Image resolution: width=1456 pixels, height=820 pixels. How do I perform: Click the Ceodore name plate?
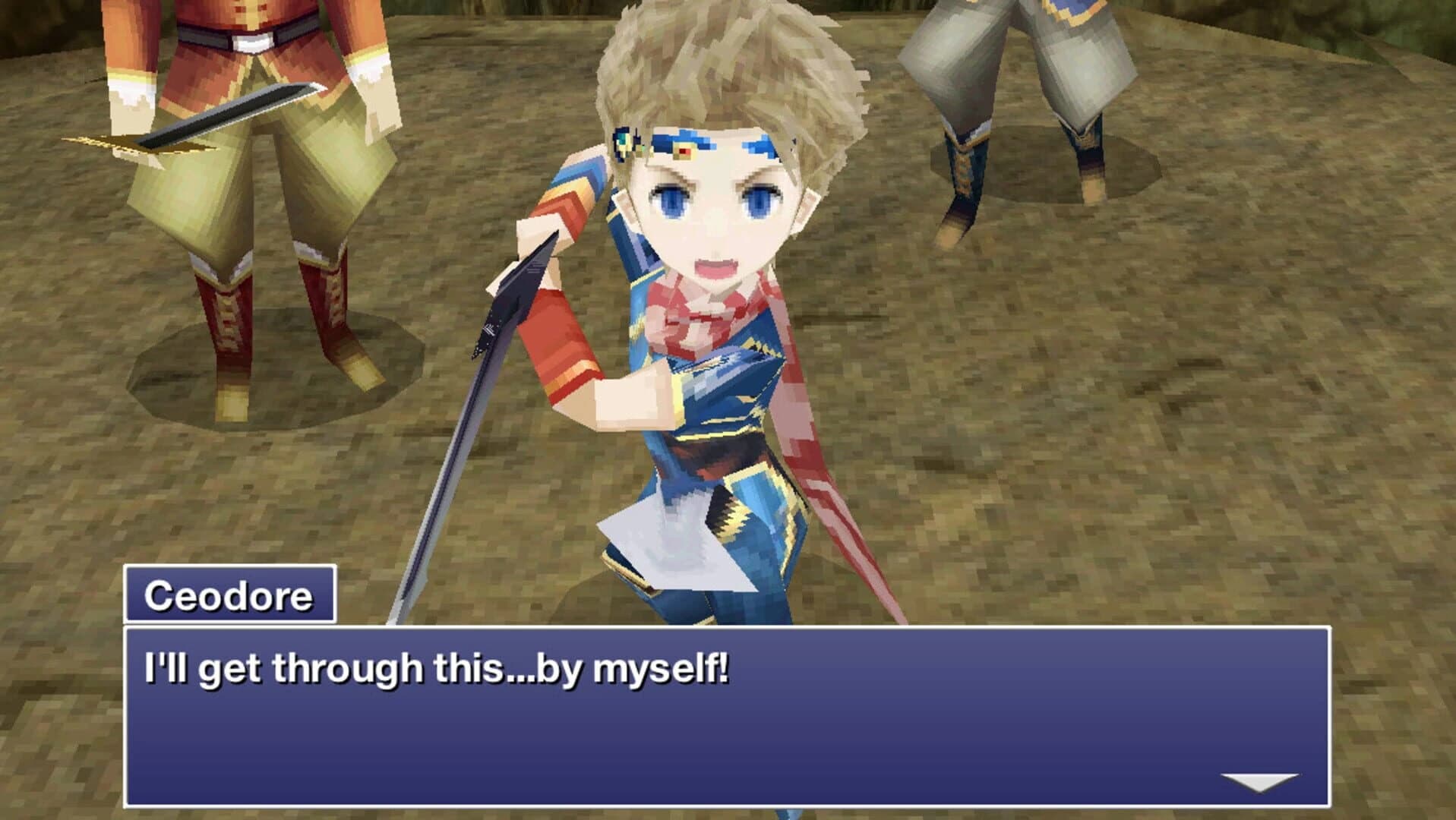pos(228,598)
